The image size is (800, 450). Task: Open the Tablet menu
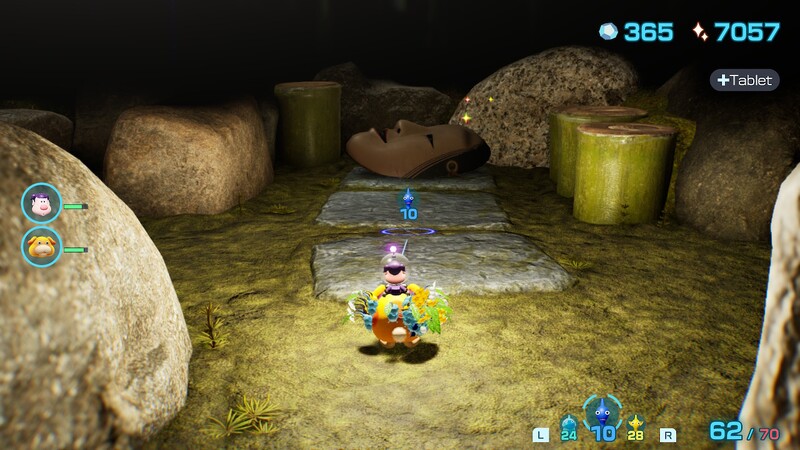[745, 80]
